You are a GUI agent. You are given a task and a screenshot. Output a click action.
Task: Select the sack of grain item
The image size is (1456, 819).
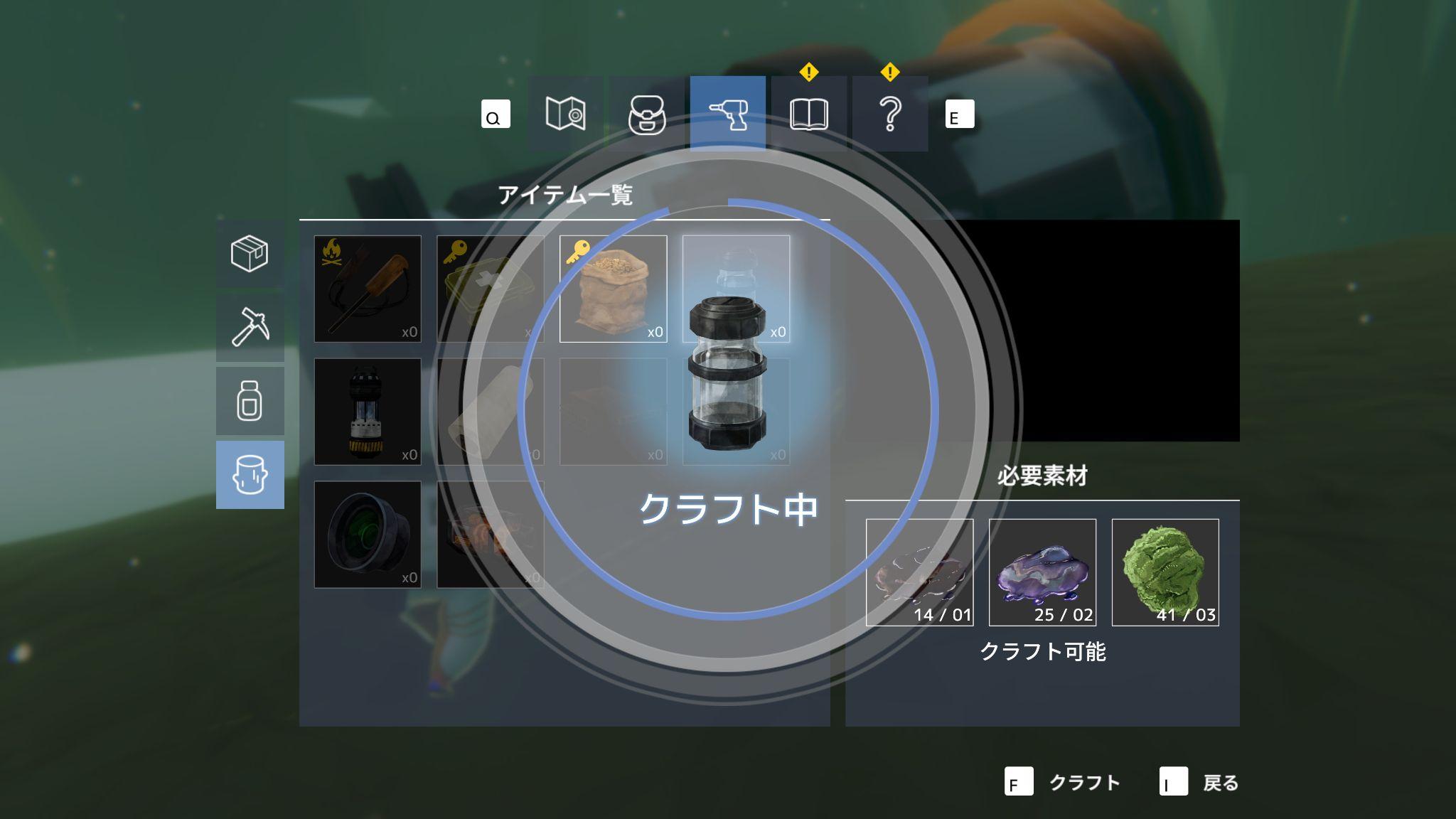[x=613, y=289]
